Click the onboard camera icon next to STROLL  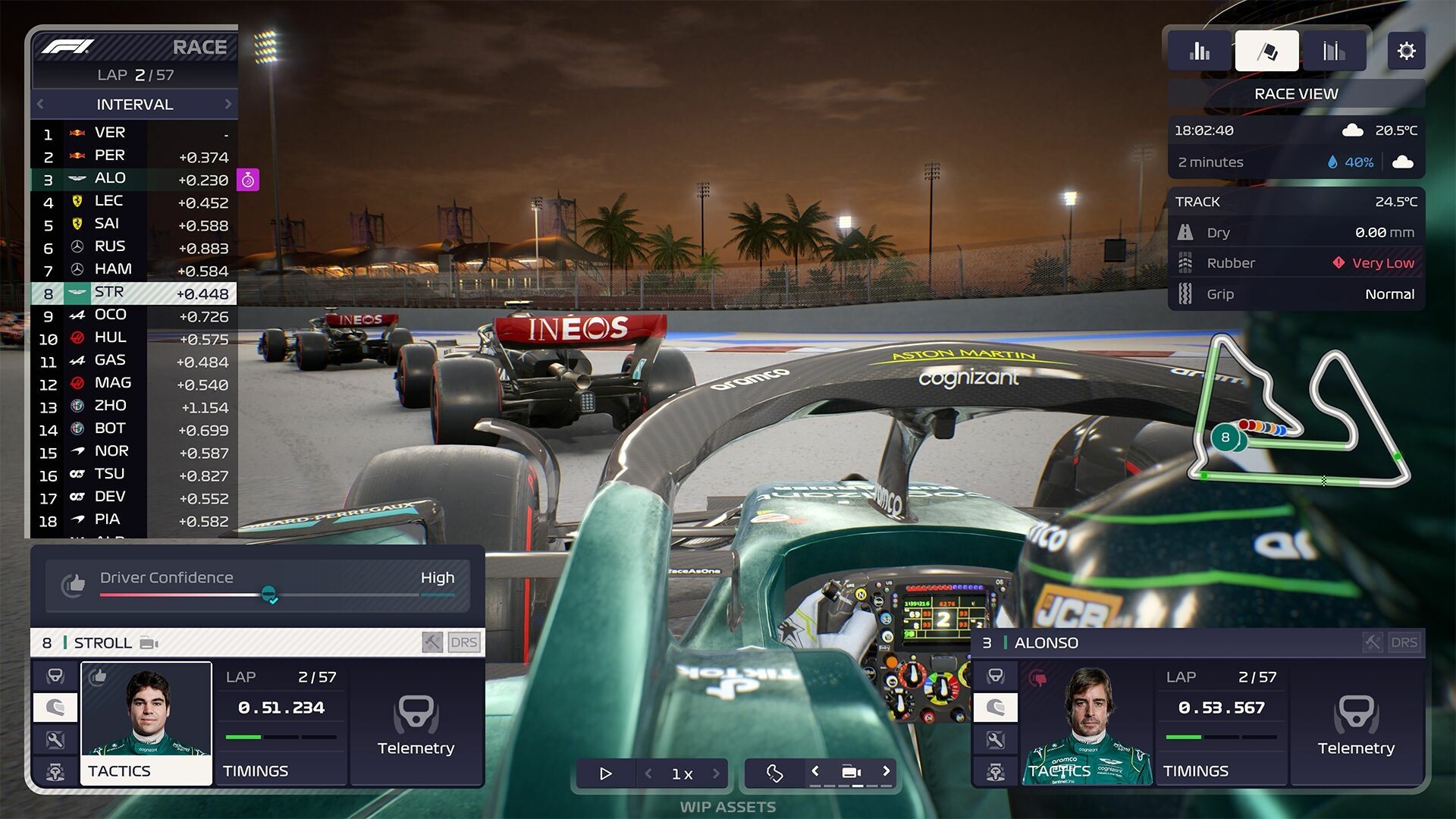point(149,642)
